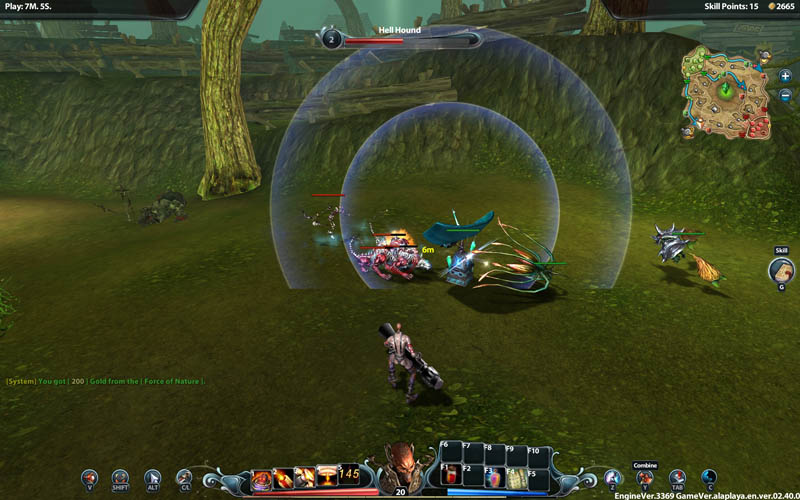This screenshot has width=800, height=500.
Task: Activate the explosion mushroom-cloud skill
Action: click(x=326, y=477)
